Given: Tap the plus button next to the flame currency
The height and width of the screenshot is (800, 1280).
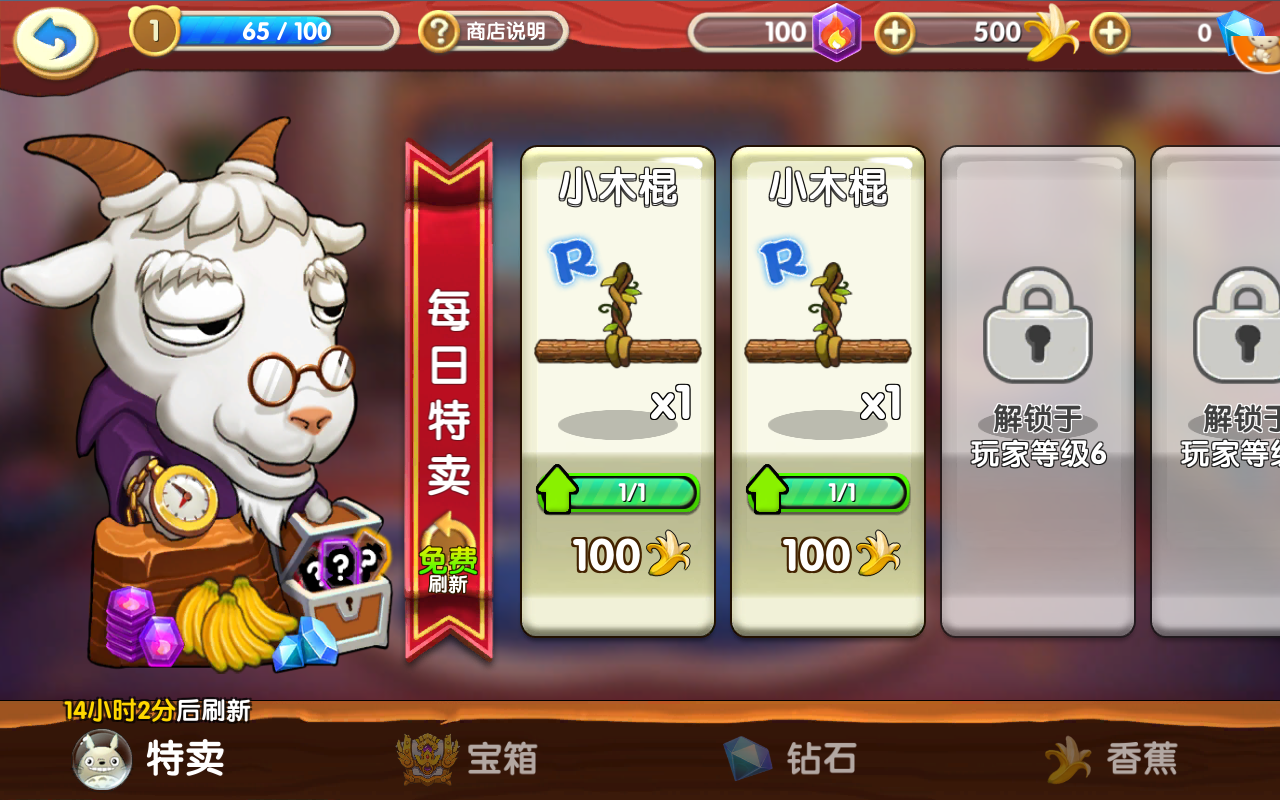Looking at the screenshot, I should click(x=895, y=32).
